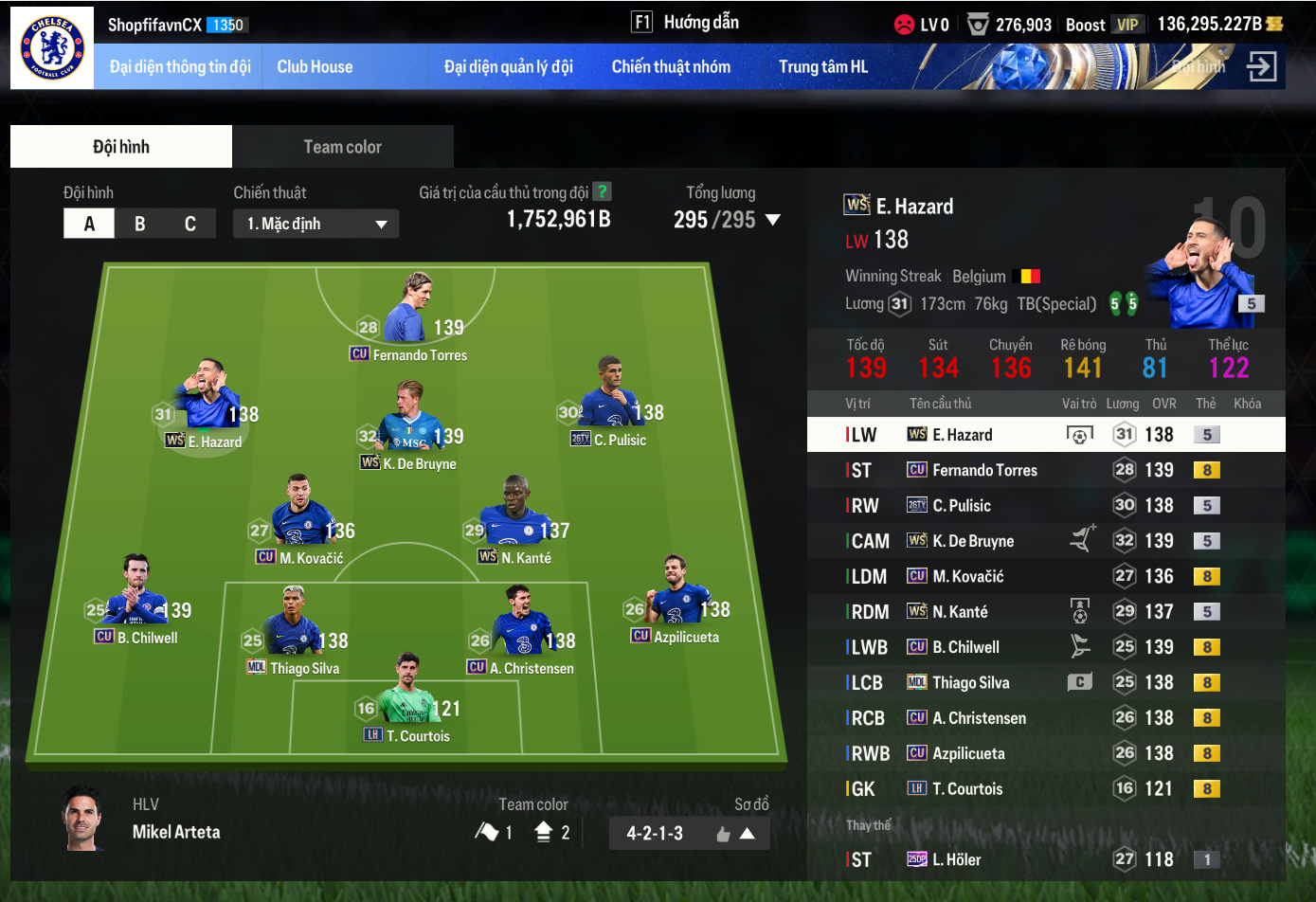Screen dimensions: 1316x902
Task: Open Đại diện quản lý đội menu
Action: click(509, 66)
